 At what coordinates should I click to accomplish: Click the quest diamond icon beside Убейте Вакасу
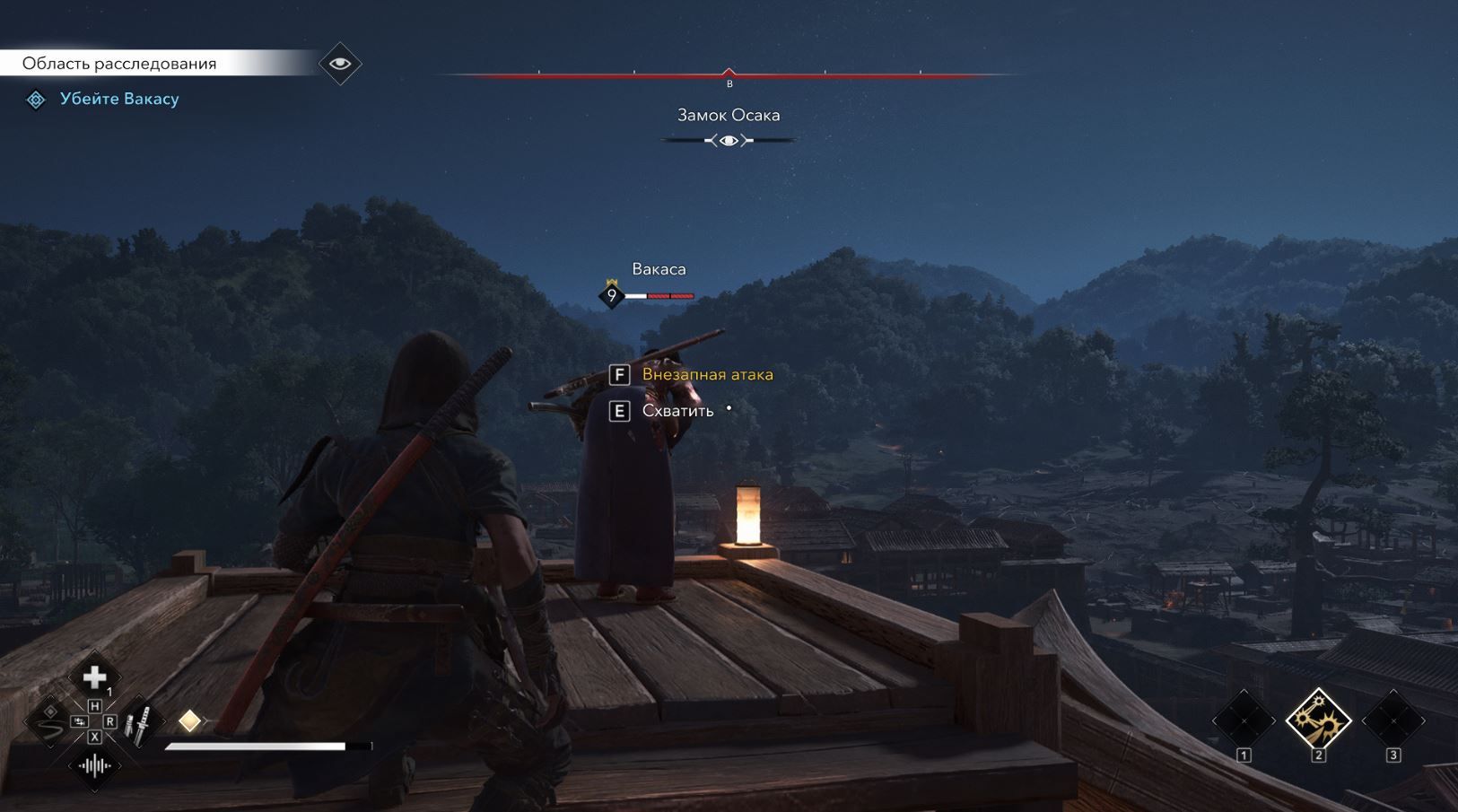(x=35, y=99)
